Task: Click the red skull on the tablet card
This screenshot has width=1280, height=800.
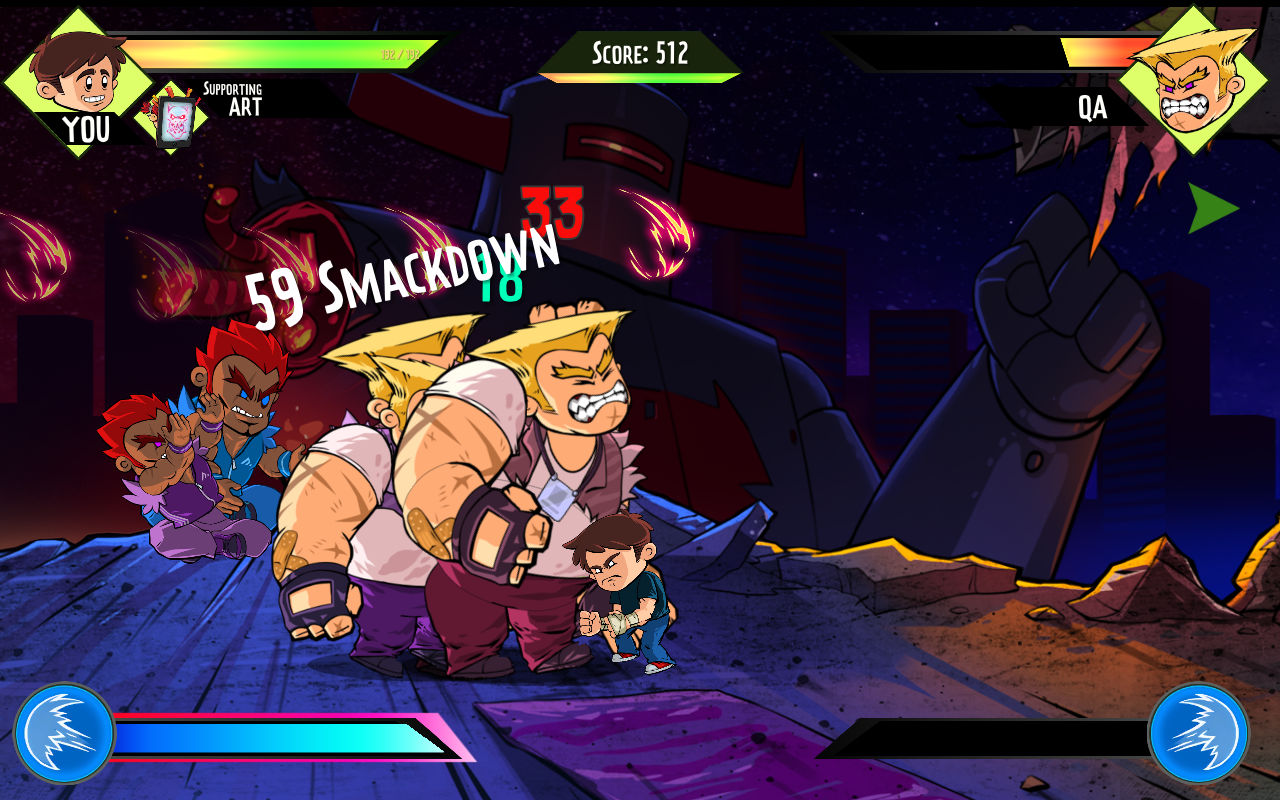Action: (176, 118)
